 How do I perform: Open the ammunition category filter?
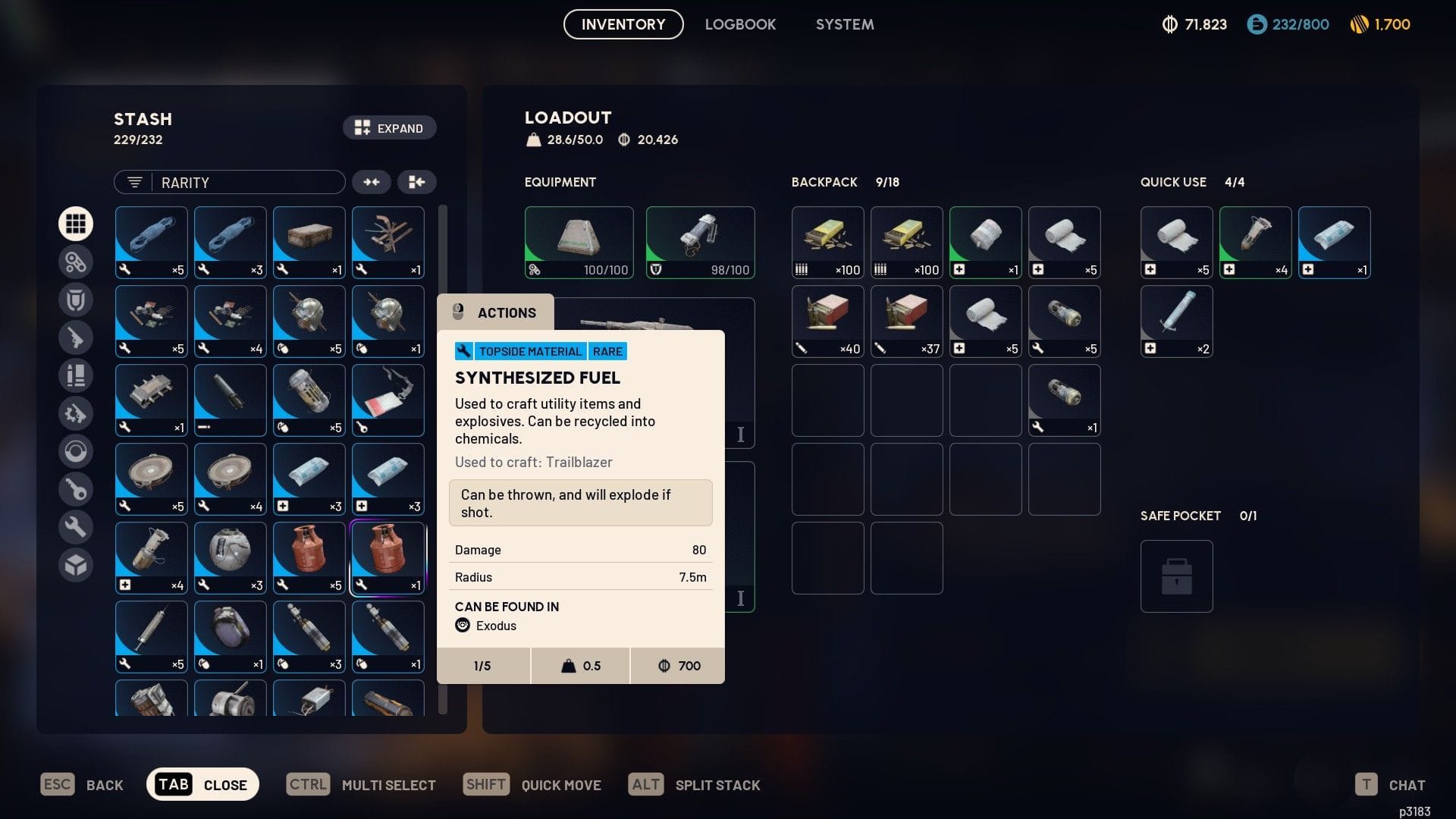(76, 375)
